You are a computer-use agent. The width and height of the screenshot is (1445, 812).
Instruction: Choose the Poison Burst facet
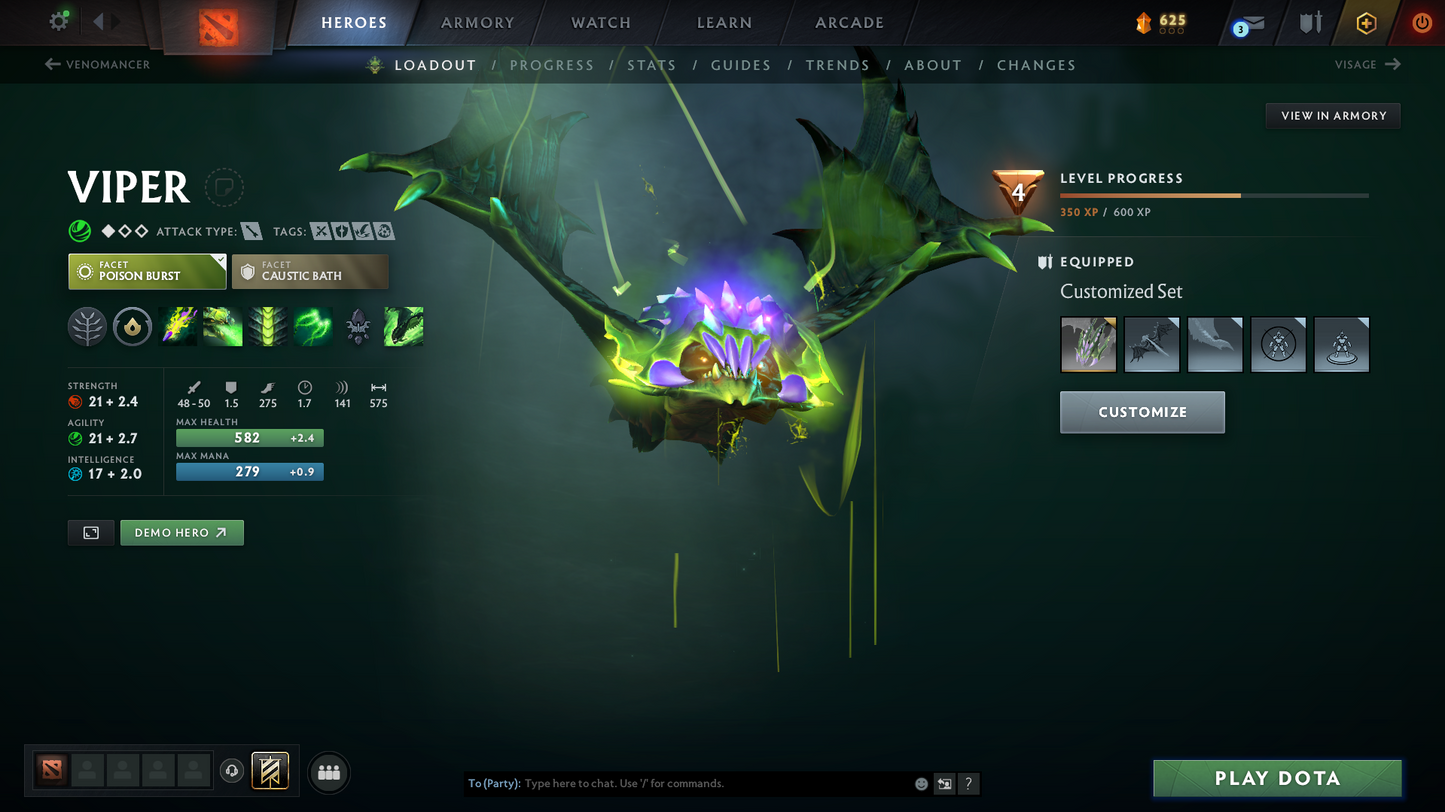click(x=147, y=271)
